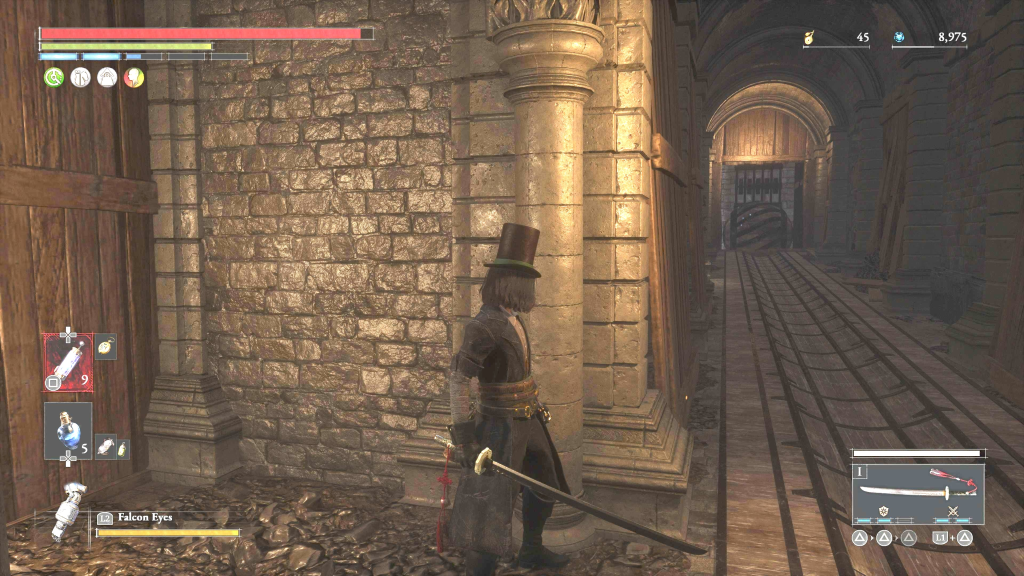
Task: Select the Pulse Cell healing item slot
Action: [x=68, y=361]
